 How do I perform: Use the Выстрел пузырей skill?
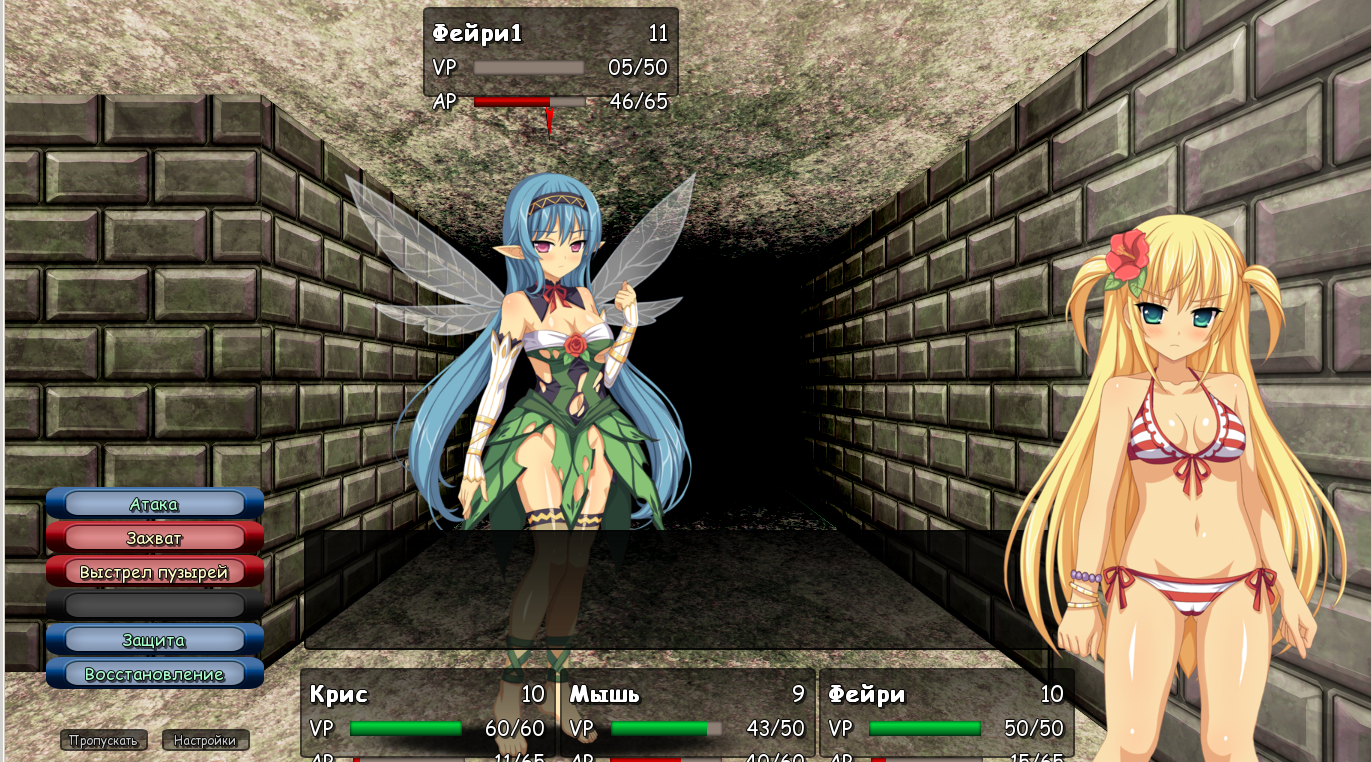coord(154,572)
